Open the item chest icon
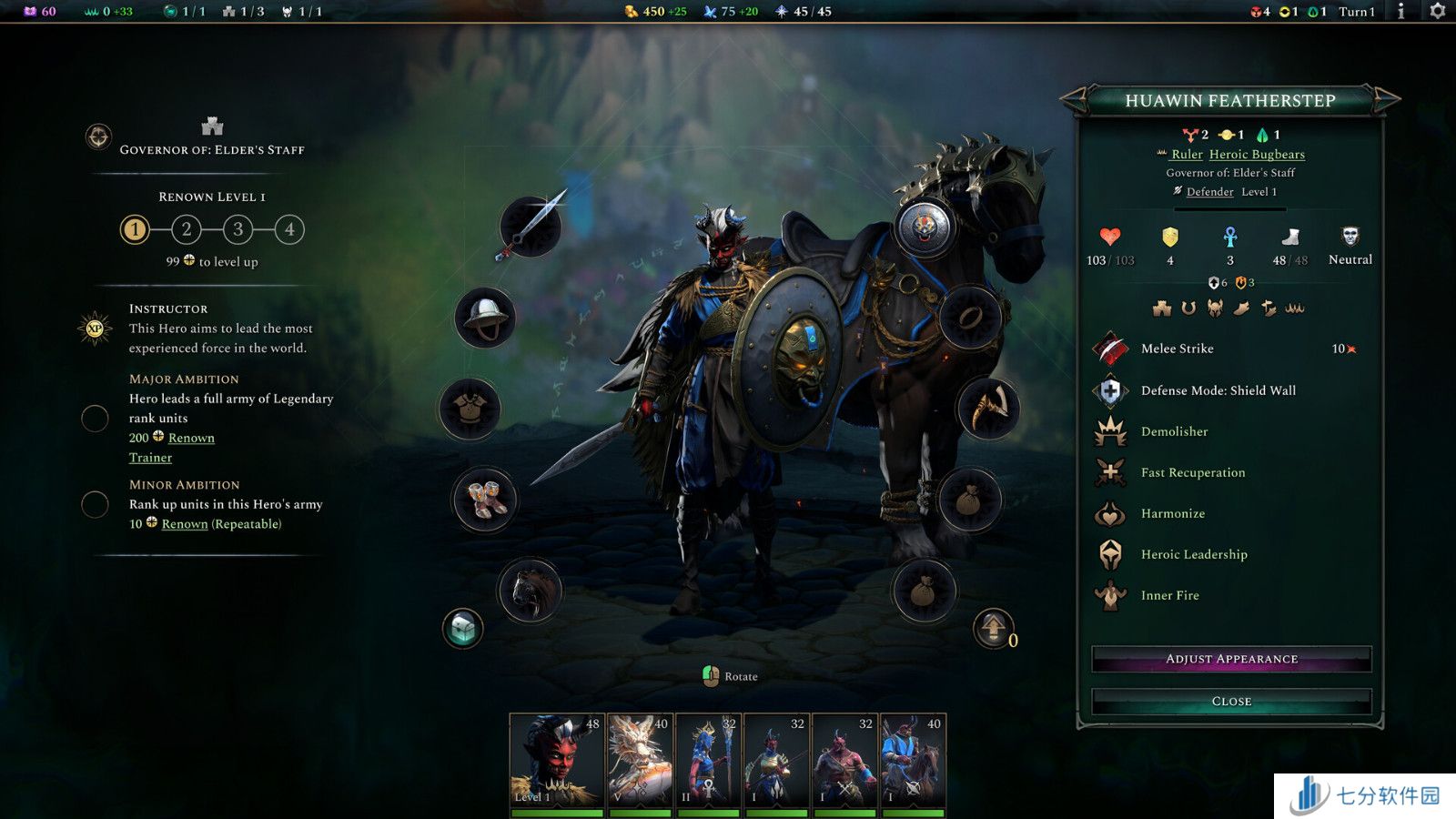Image resolution: width=1456 pixels, height=819 pixels. [x=462, y=629]
